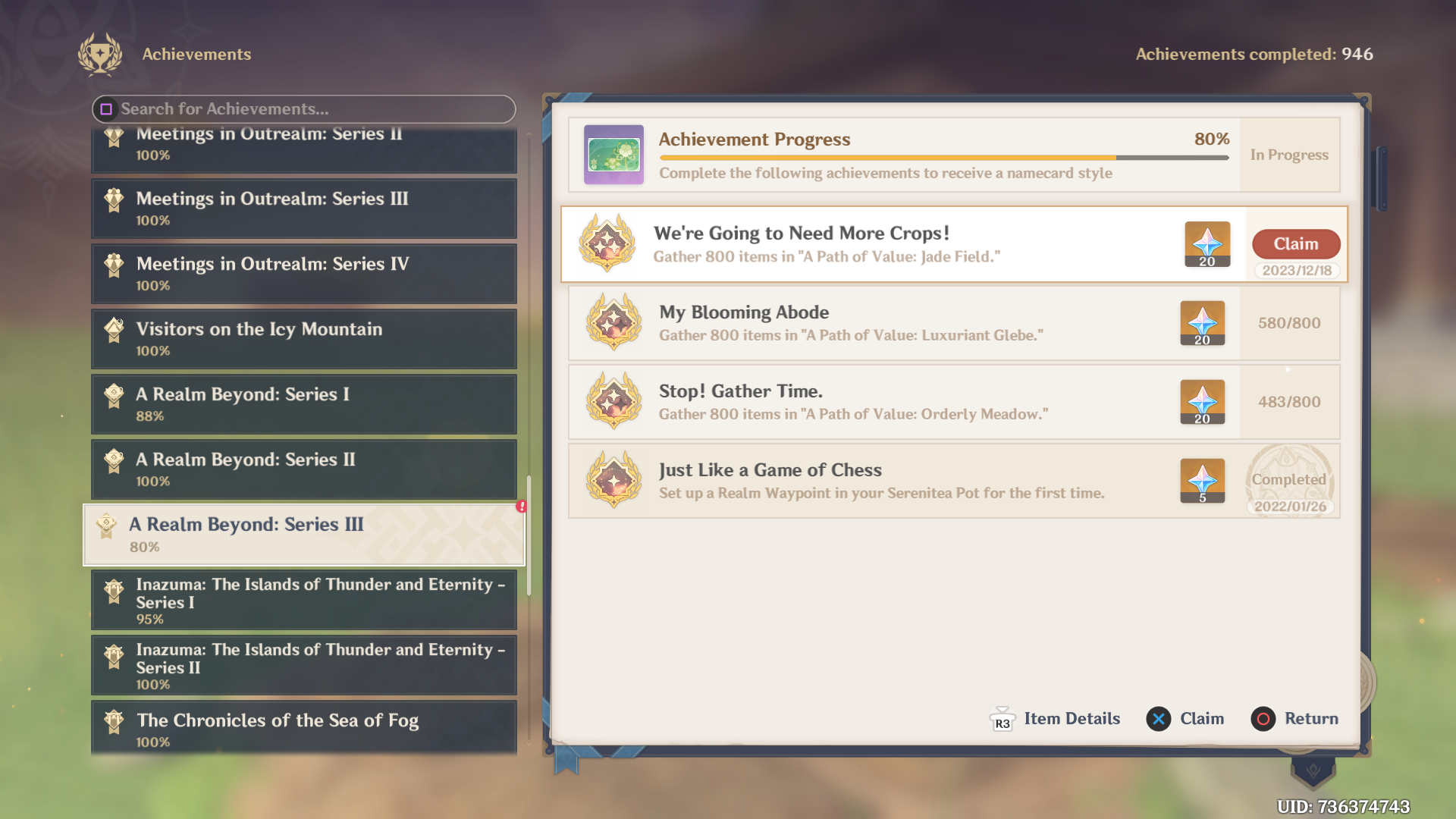
Task: Click the Return button
Action: [x=1295, y=719]
